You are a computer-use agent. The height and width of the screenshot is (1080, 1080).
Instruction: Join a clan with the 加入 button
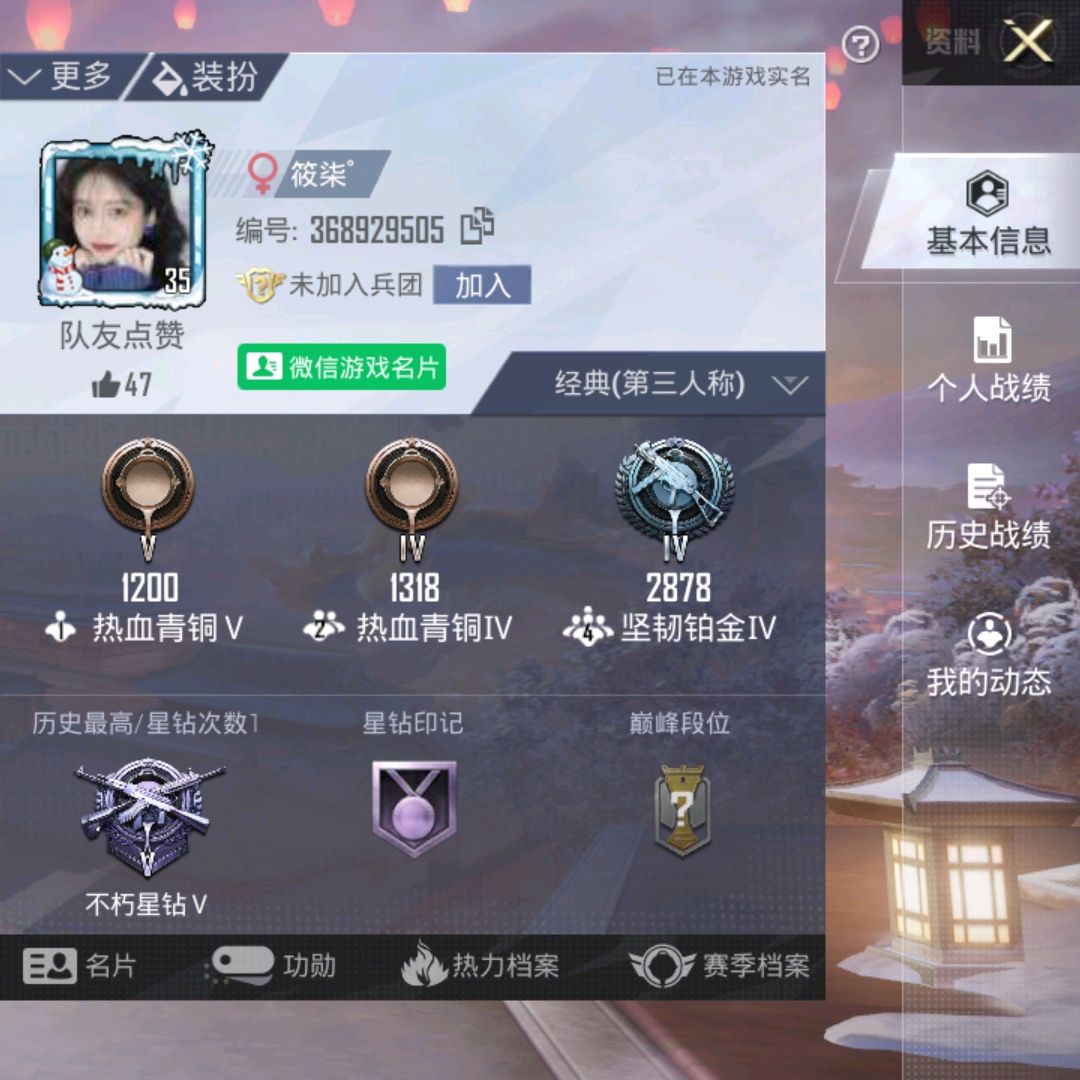[x=482, y=285]
